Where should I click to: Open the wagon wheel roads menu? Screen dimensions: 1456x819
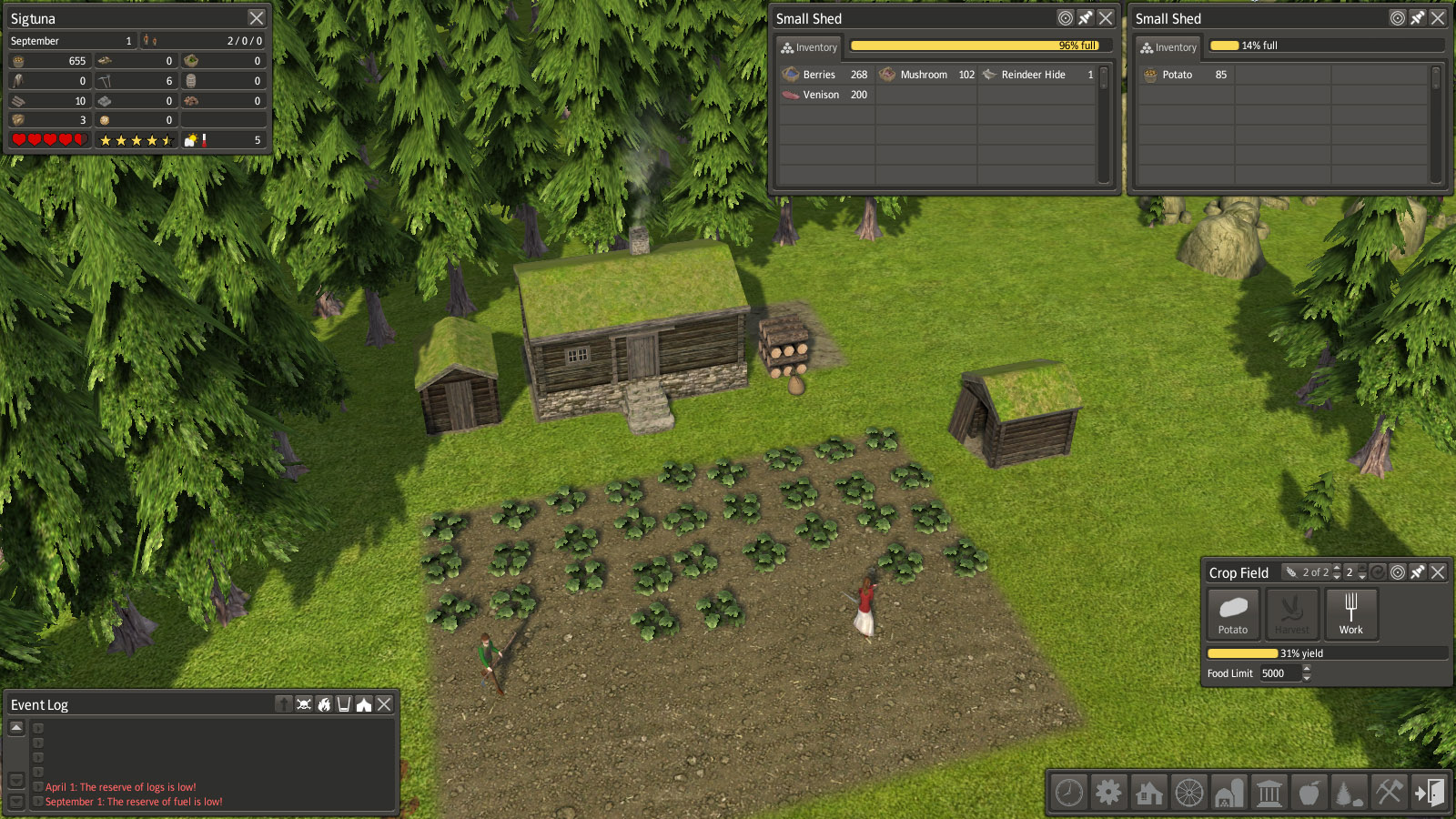pos(1189,793)
